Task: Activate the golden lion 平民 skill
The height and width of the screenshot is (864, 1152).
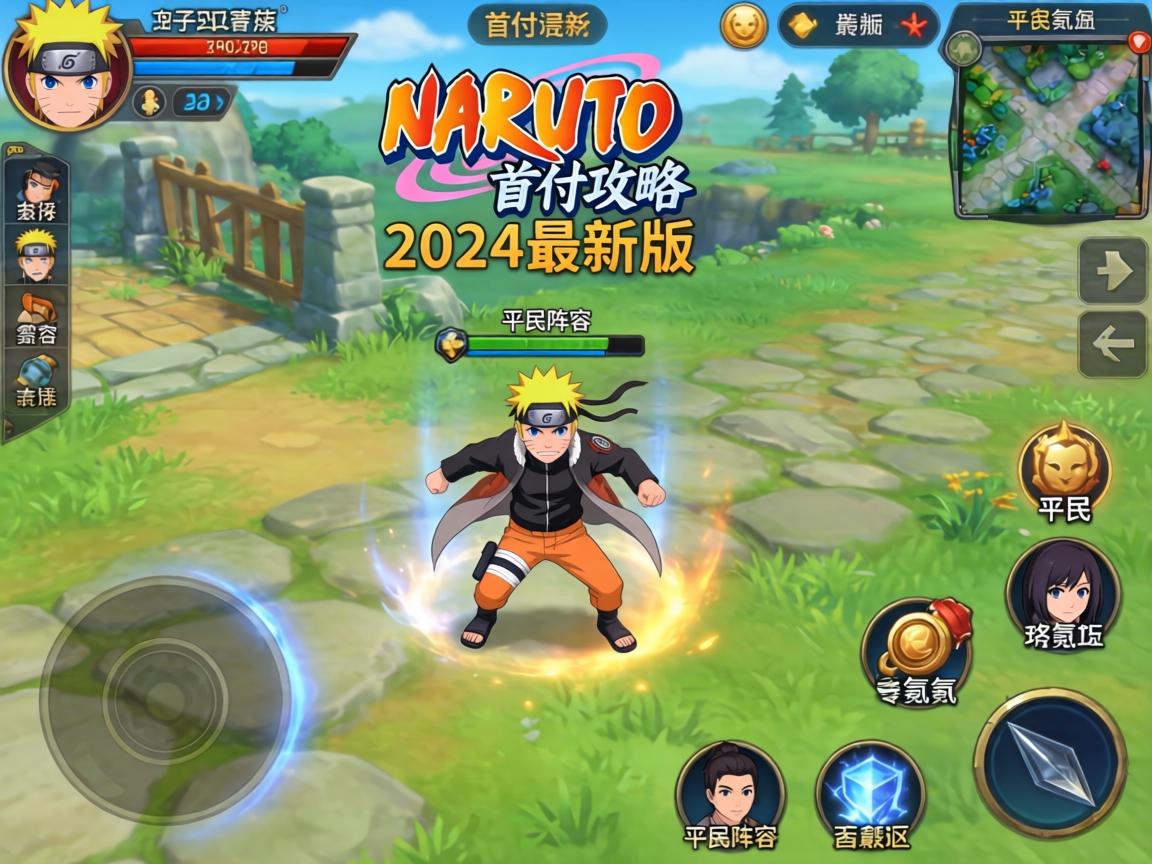Action: click(1064, 466)
